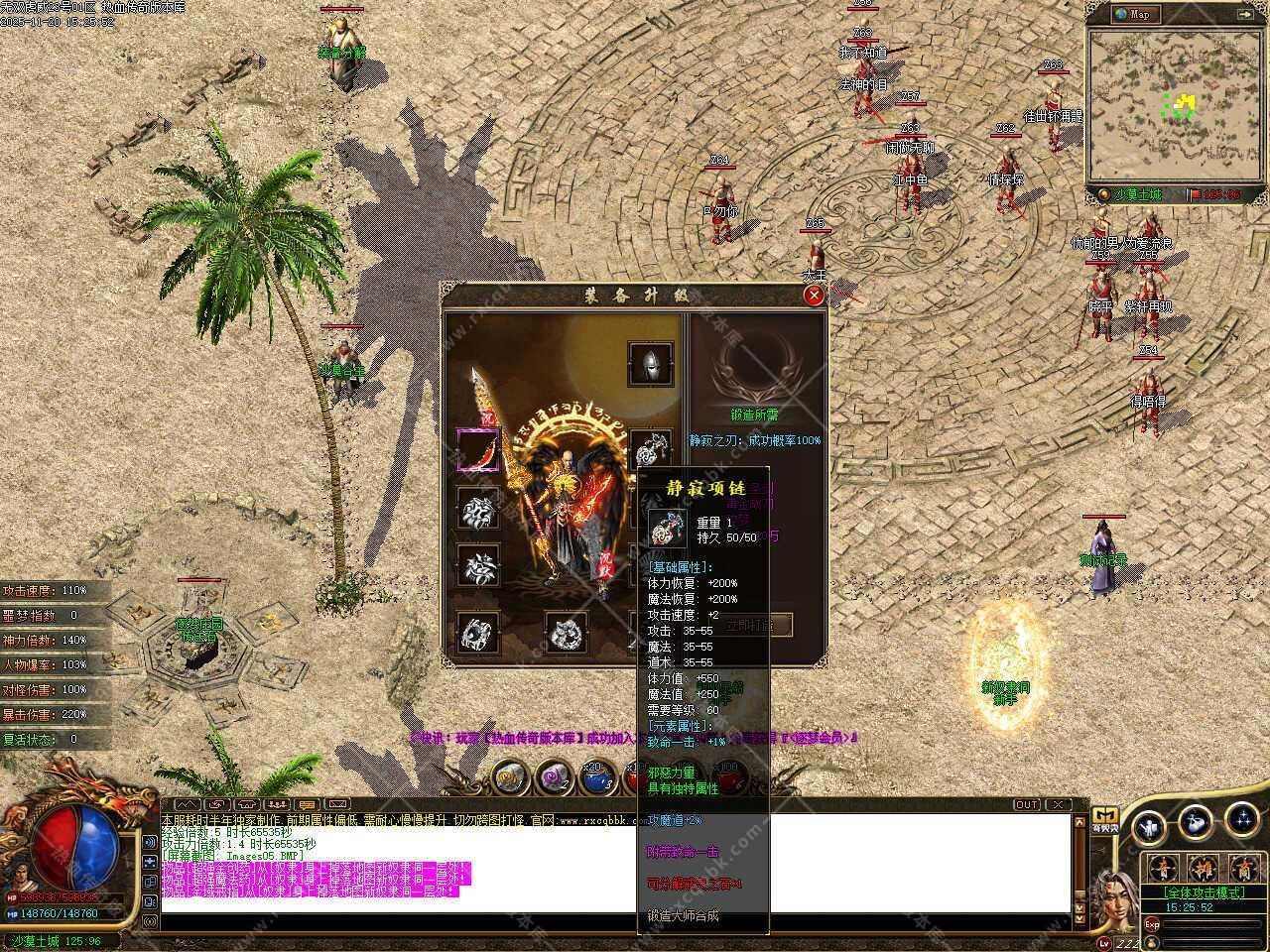1270x952 pixels.
Task: Click the OUT button above the chat
Action: (1027, 804)
